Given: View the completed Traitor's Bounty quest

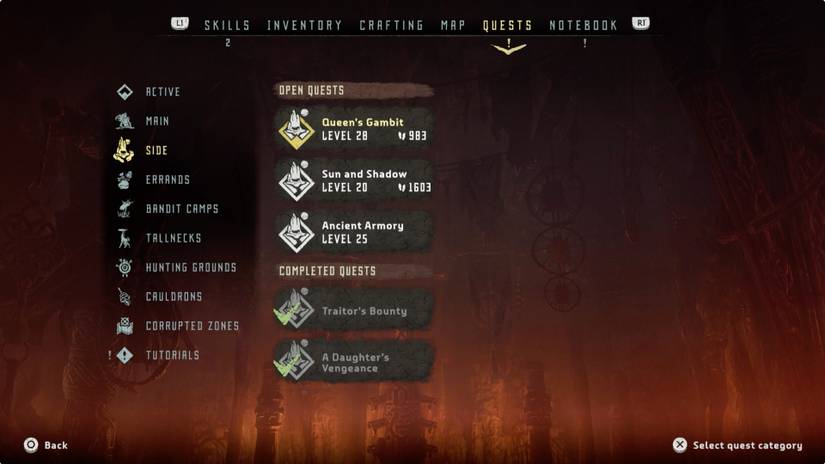Looking at the screenshot, I should 354,310.
